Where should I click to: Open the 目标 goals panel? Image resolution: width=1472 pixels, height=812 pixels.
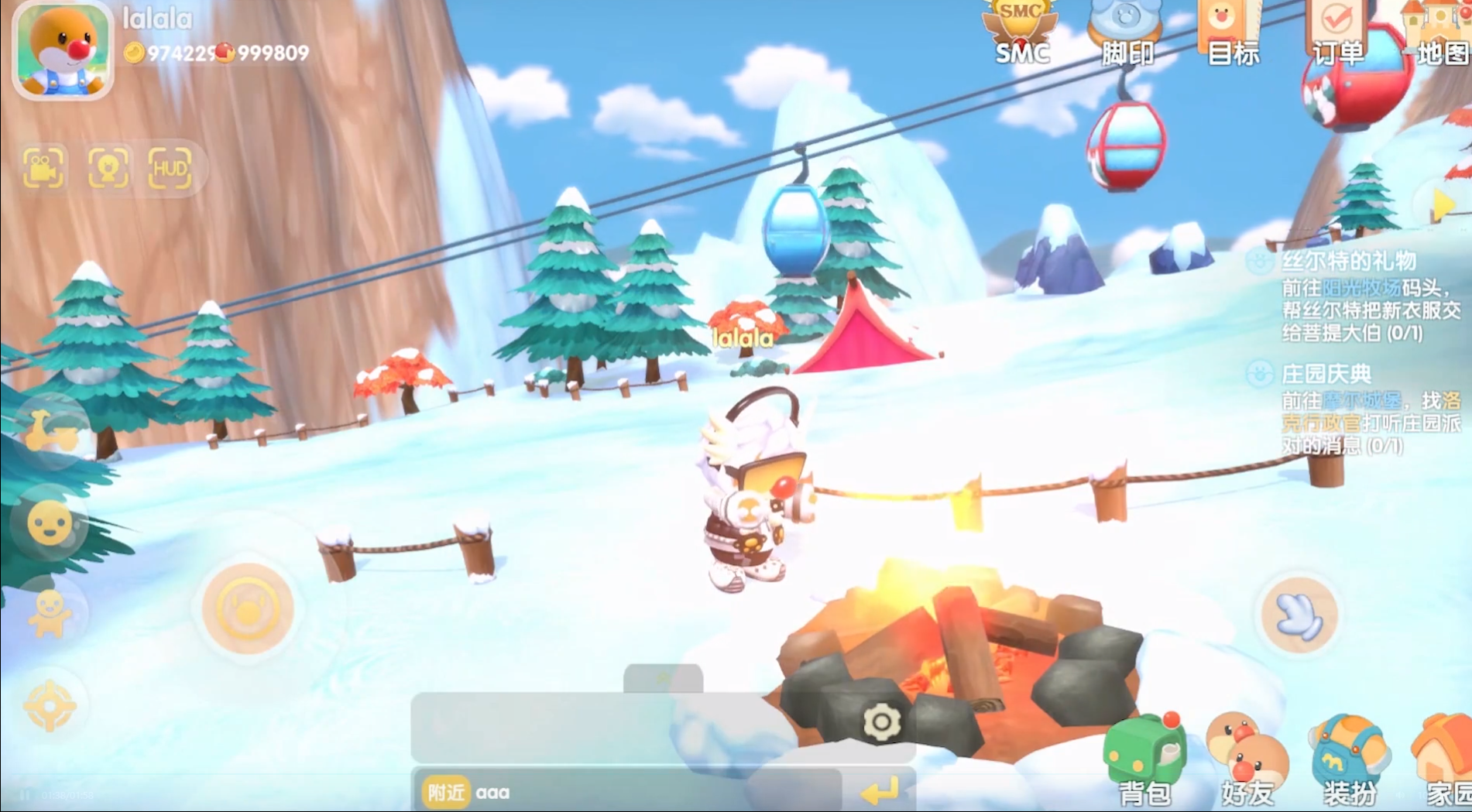coord(1232,33)
